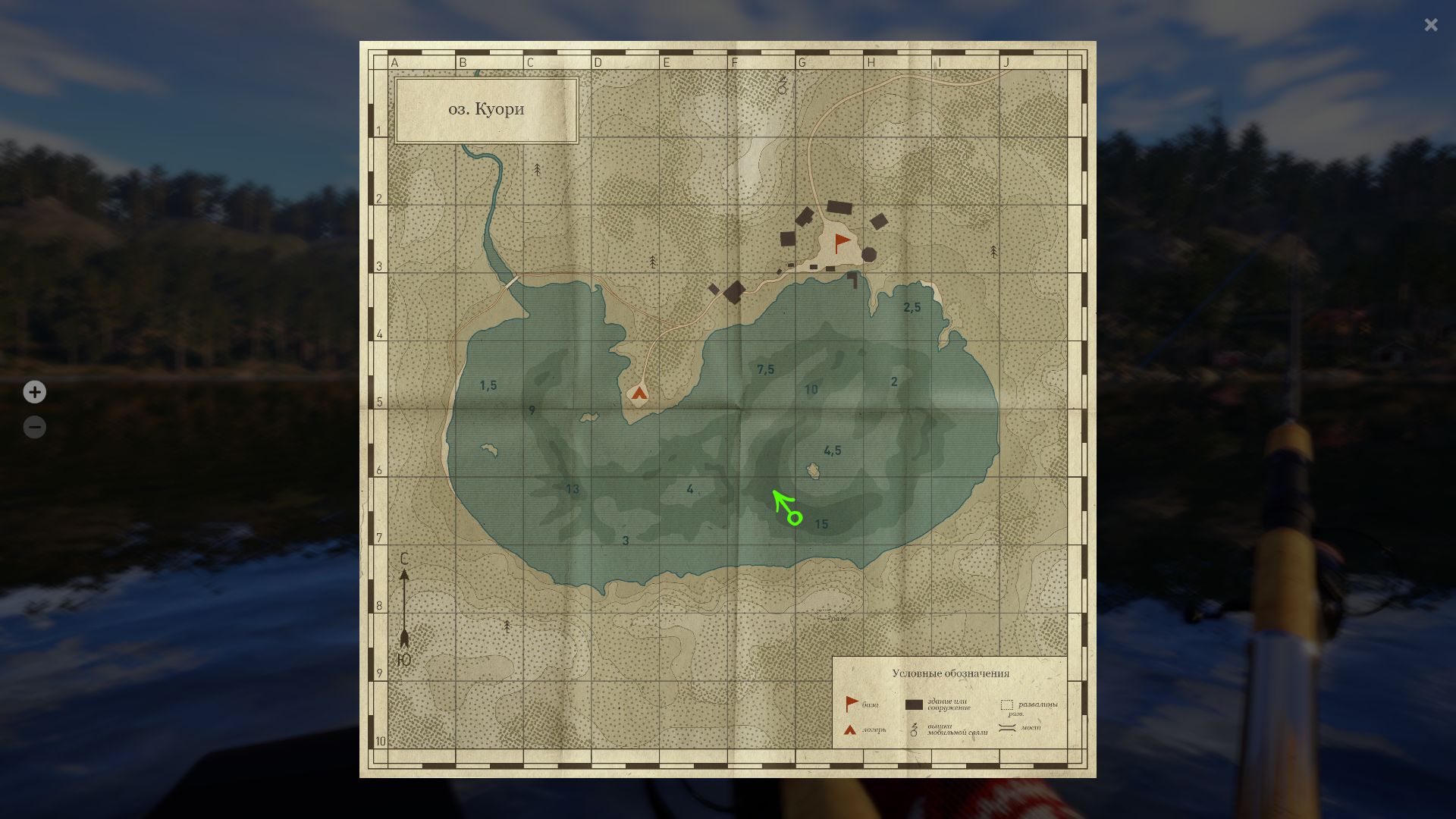Click the building rectangle symbol in the legend
Viewport: 1456px width, 819px height.
914,704
